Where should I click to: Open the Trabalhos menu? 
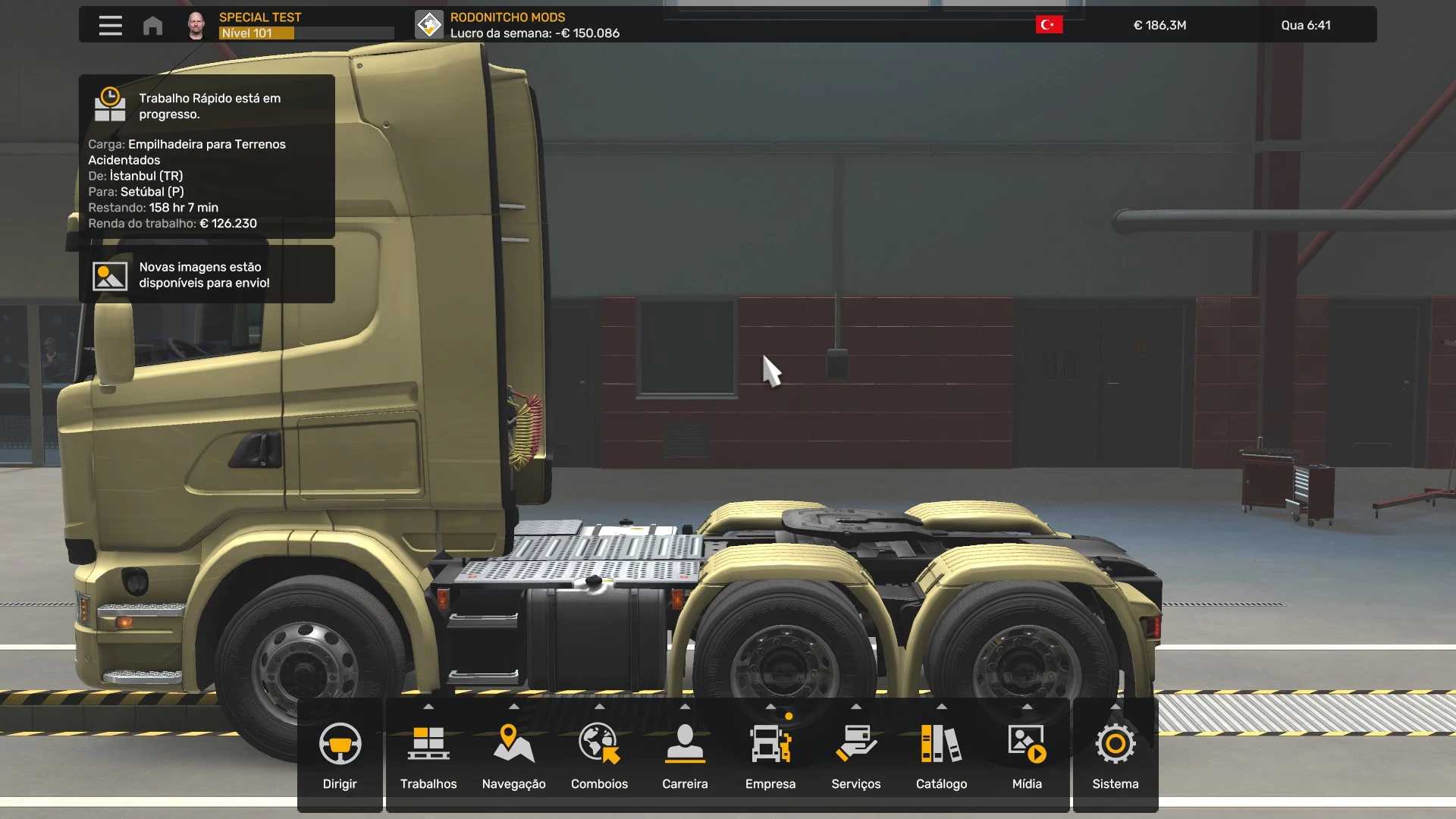click(428, 755)
